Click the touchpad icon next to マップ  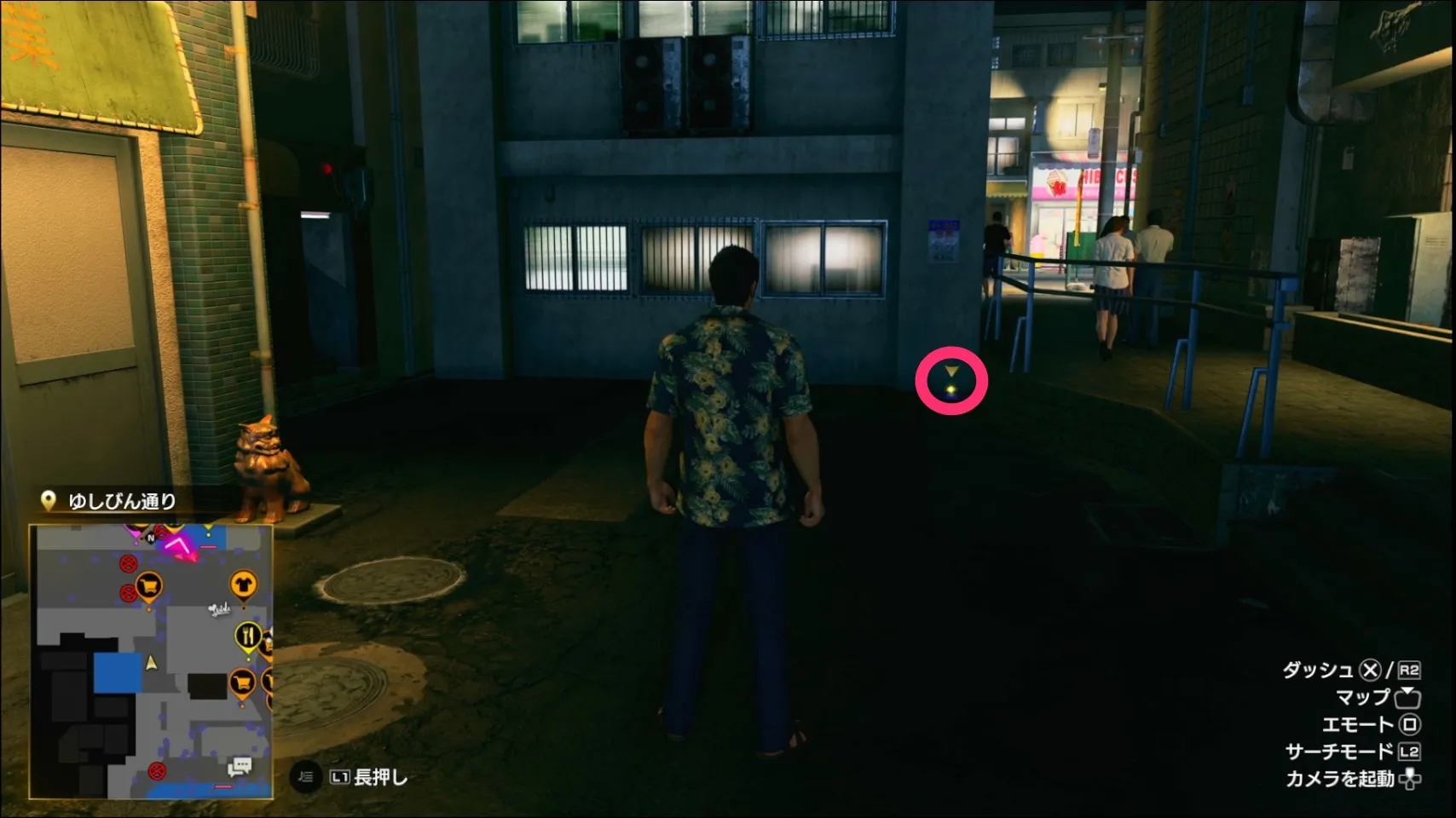[1408, 699]
